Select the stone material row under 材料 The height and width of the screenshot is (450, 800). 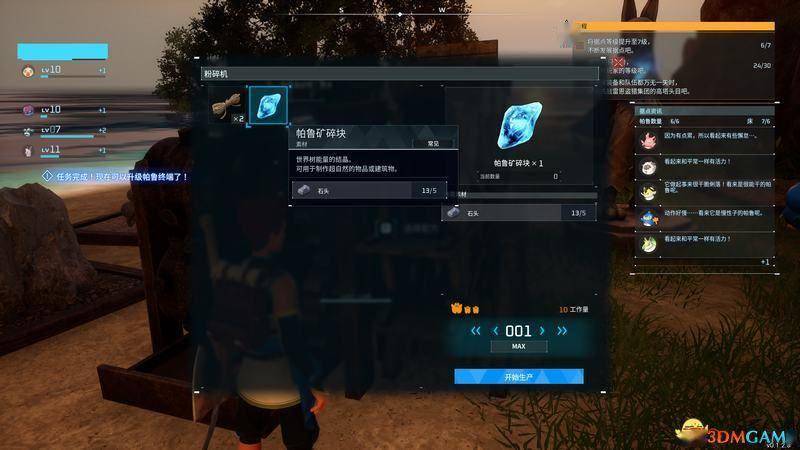[519, 213]
